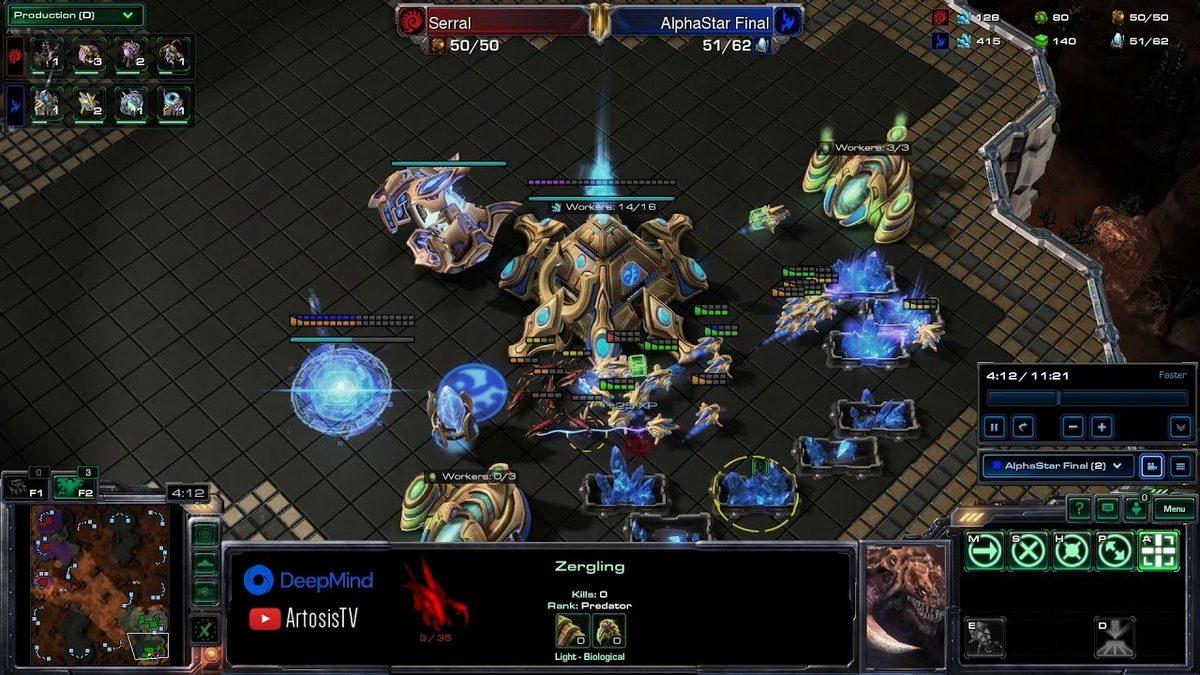Pause the replay playback
This screenshot has height=675, width=1200.
pos(995,427)
